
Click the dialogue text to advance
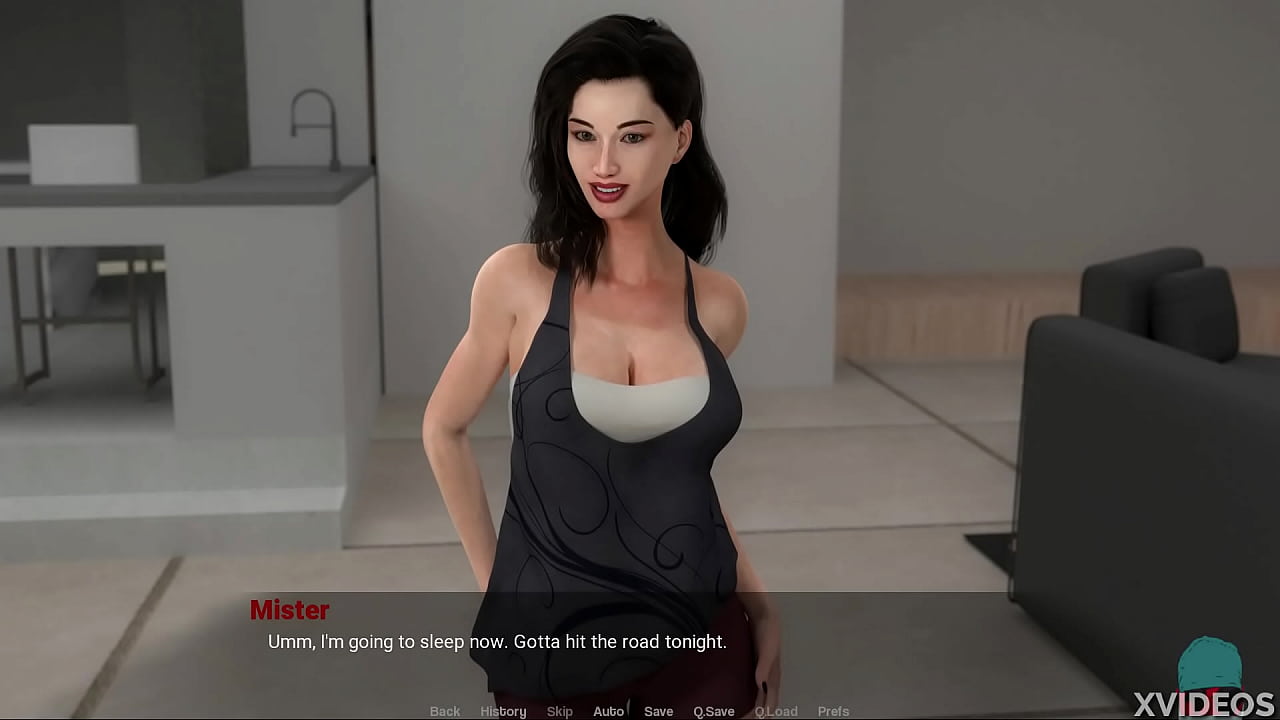pos(494,642)
